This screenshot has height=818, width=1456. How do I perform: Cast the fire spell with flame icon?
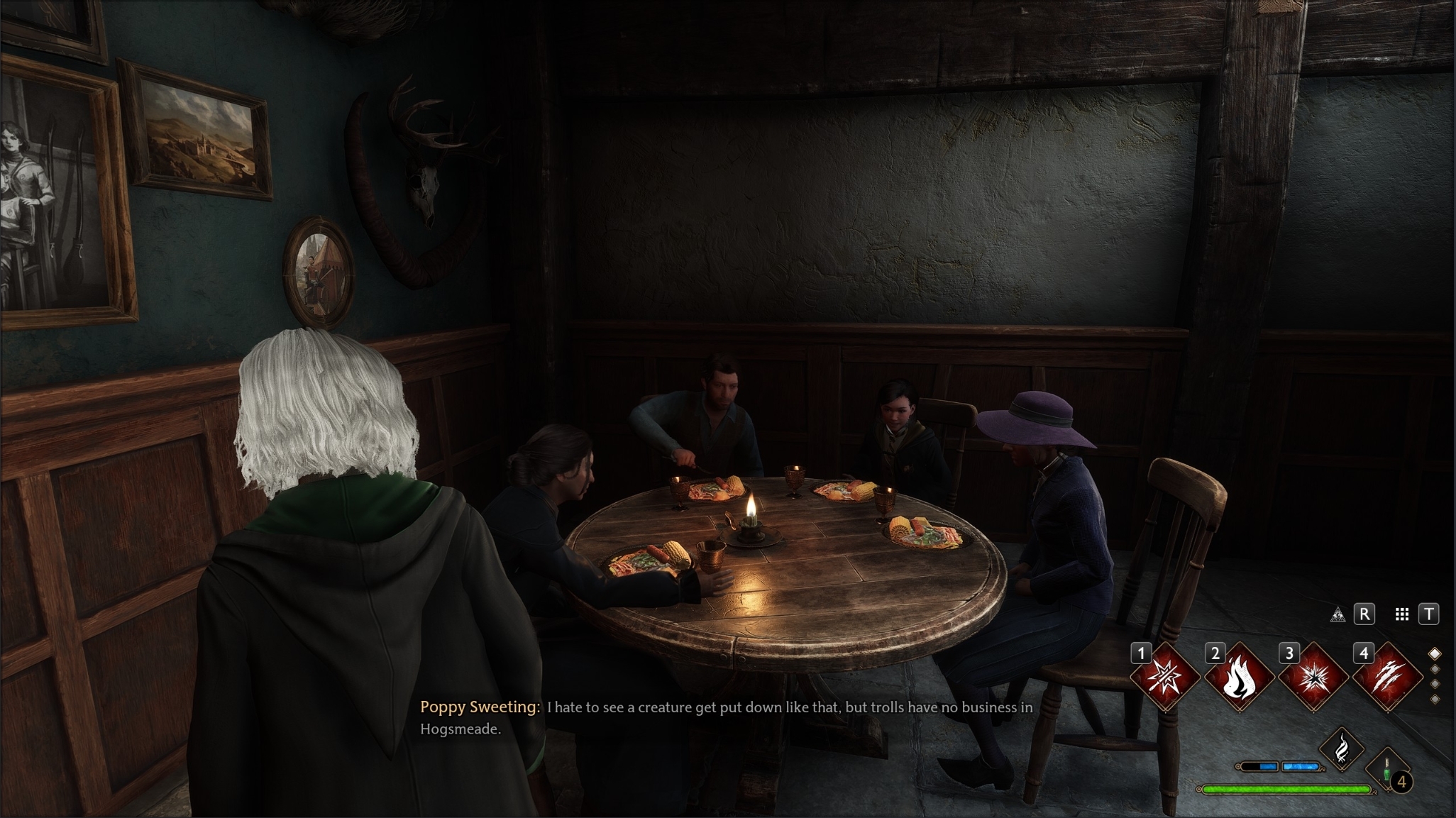[x=1240, y=678]
